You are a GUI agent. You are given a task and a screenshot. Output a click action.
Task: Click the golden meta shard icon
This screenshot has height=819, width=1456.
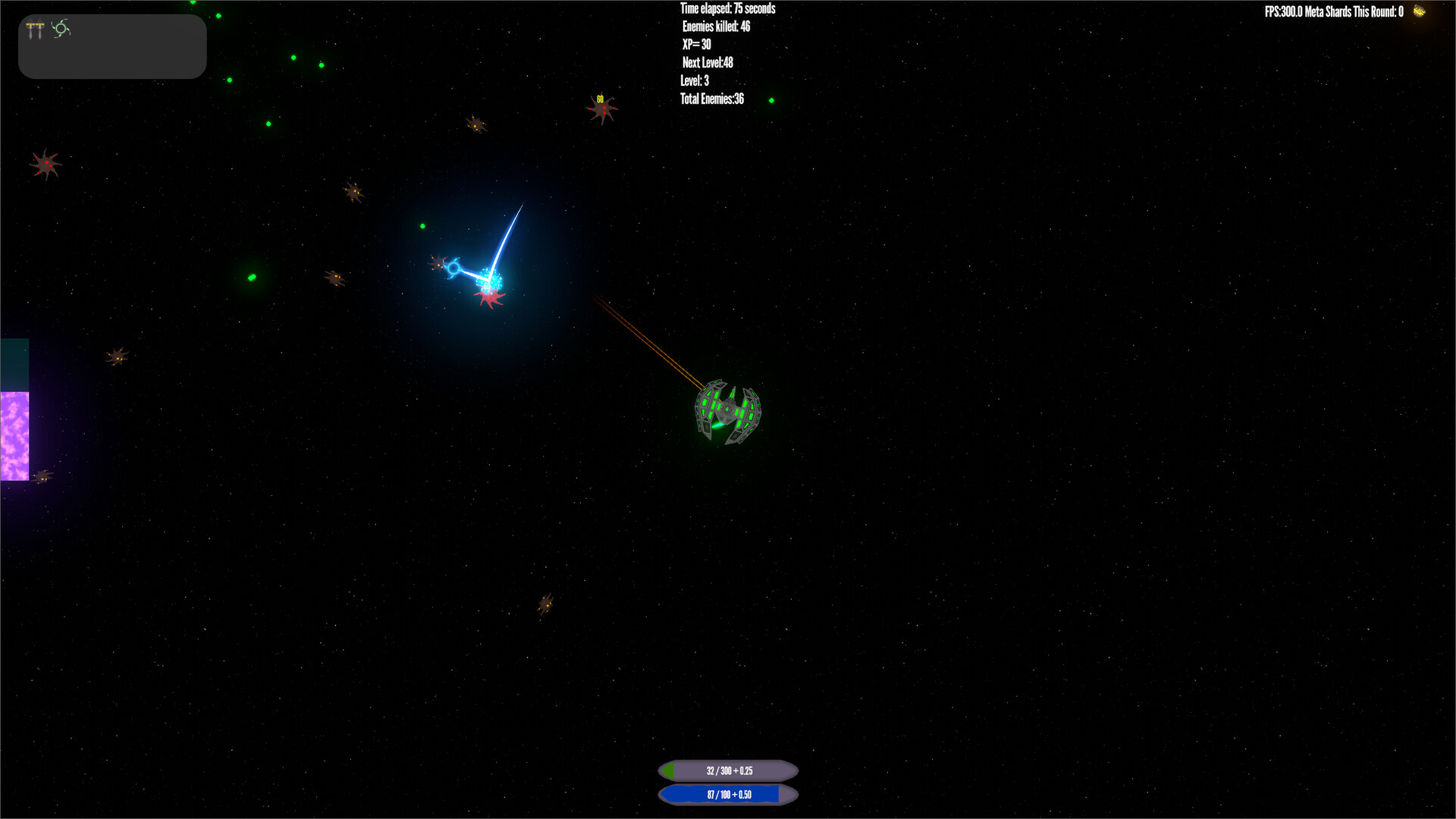pyautogui.click(x=1419, y=11)
